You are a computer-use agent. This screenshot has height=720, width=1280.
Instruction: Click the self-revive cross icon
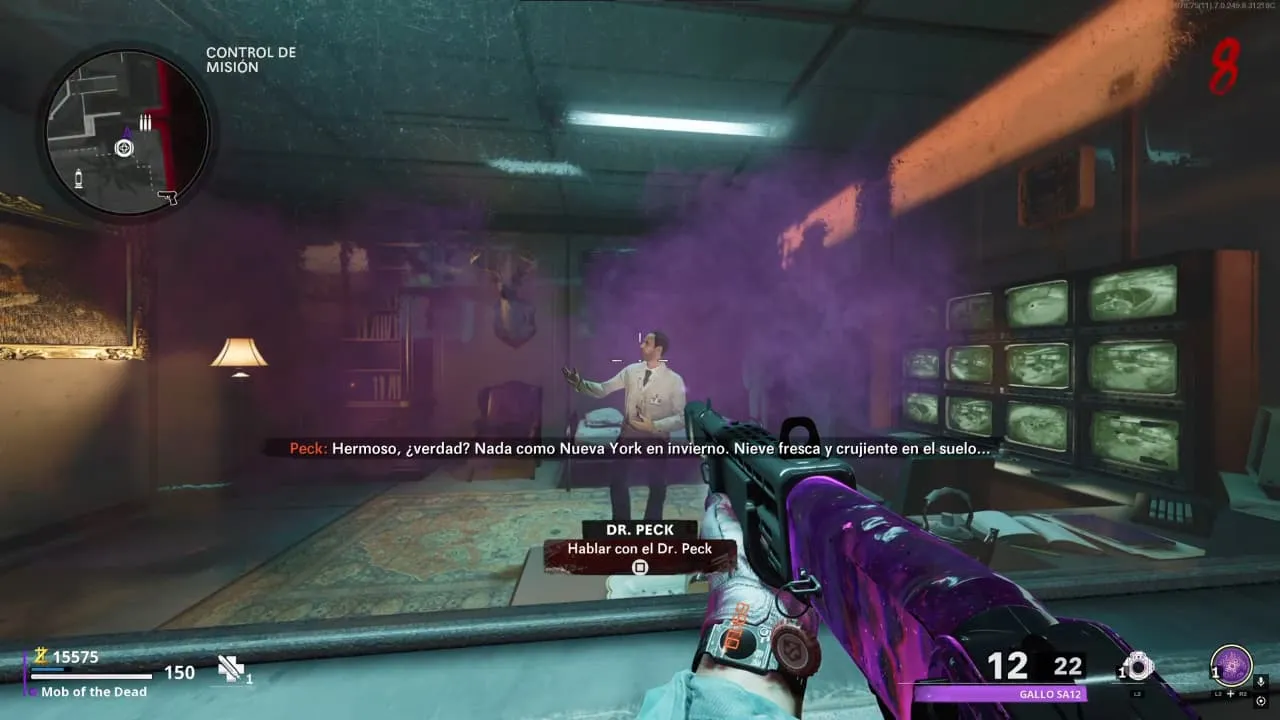pyautogui.click(x=231, y=668)
